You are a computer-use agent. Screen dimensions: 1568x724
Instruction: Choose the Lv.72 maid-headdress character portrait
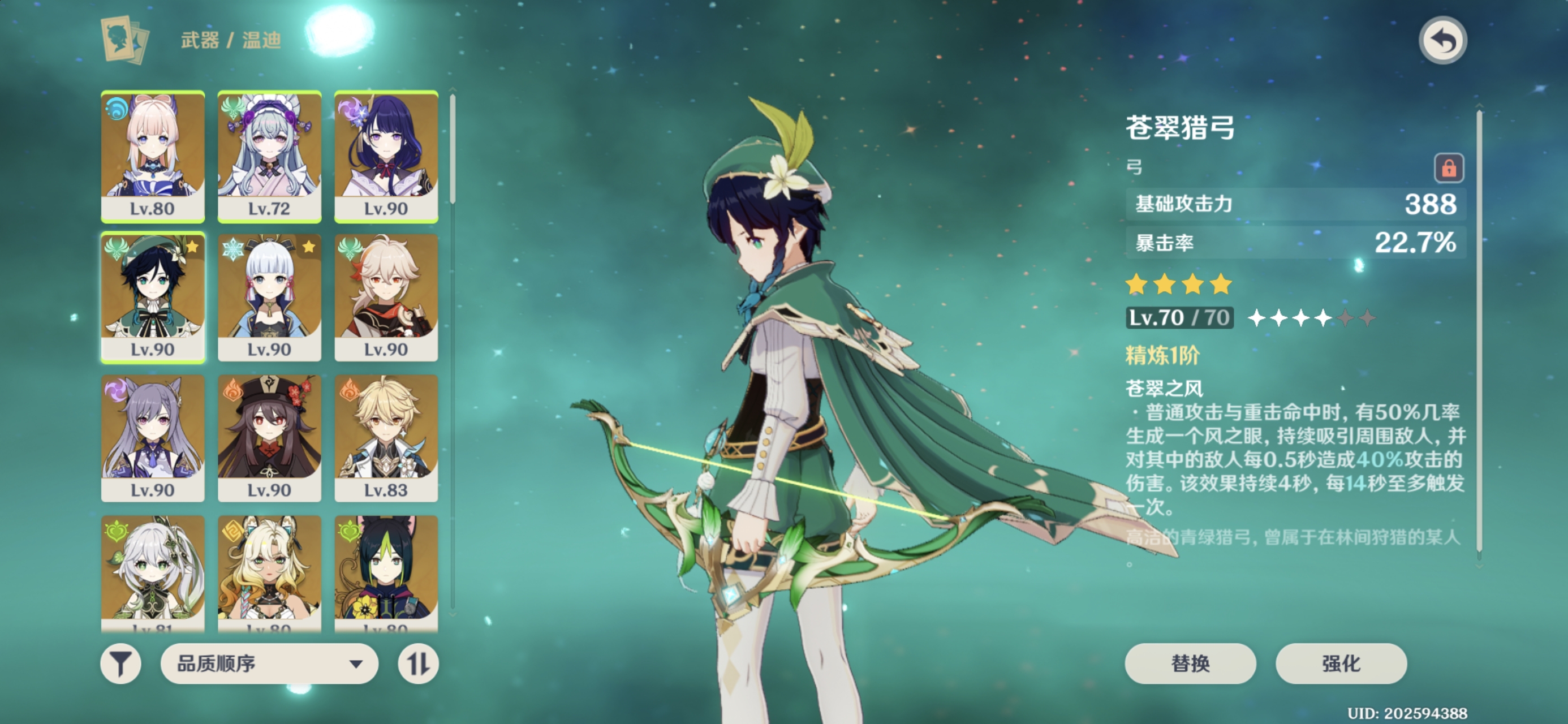(x=269, y=156)
